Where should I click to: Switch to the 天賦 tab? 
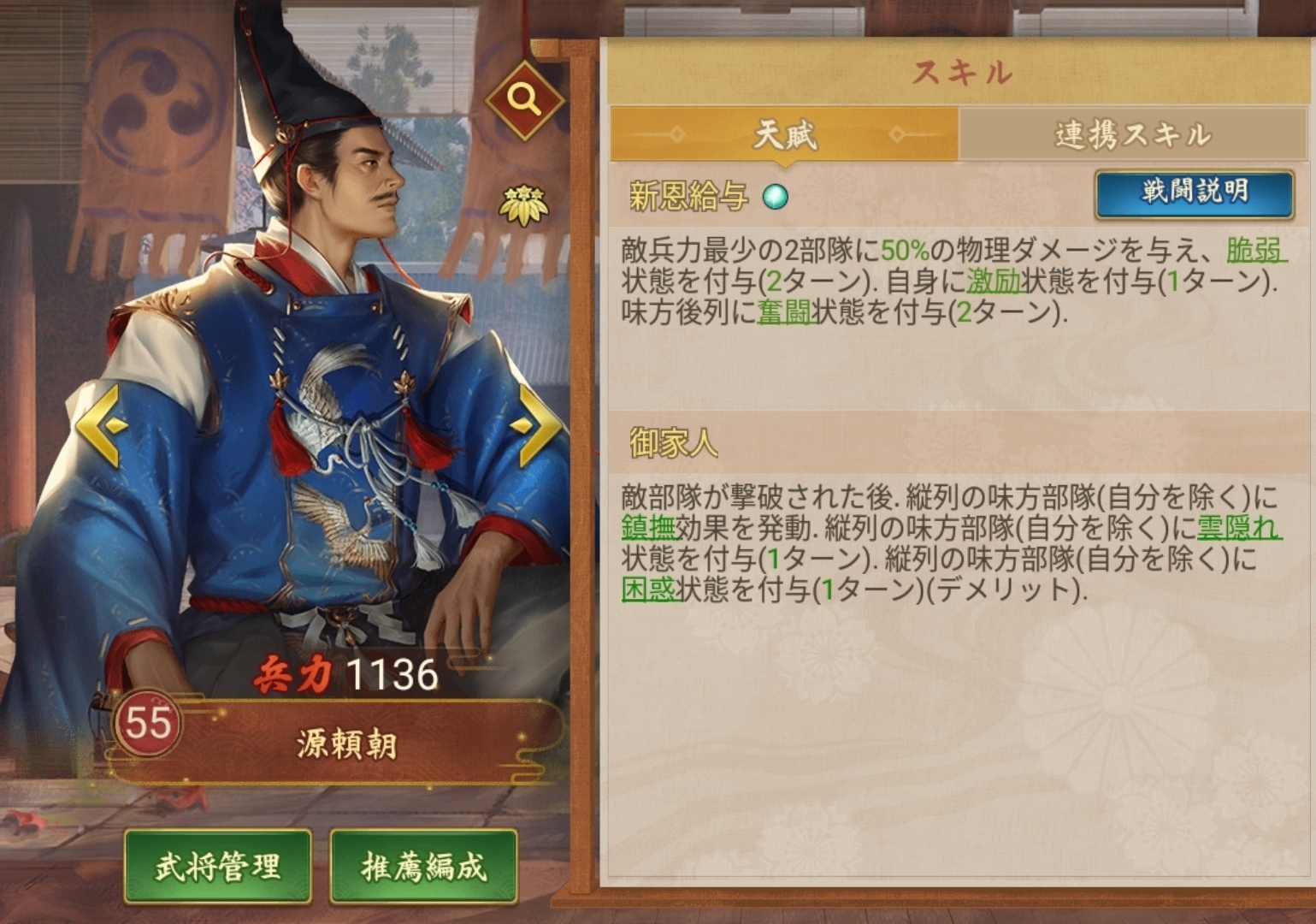click(x=783, y=134)
